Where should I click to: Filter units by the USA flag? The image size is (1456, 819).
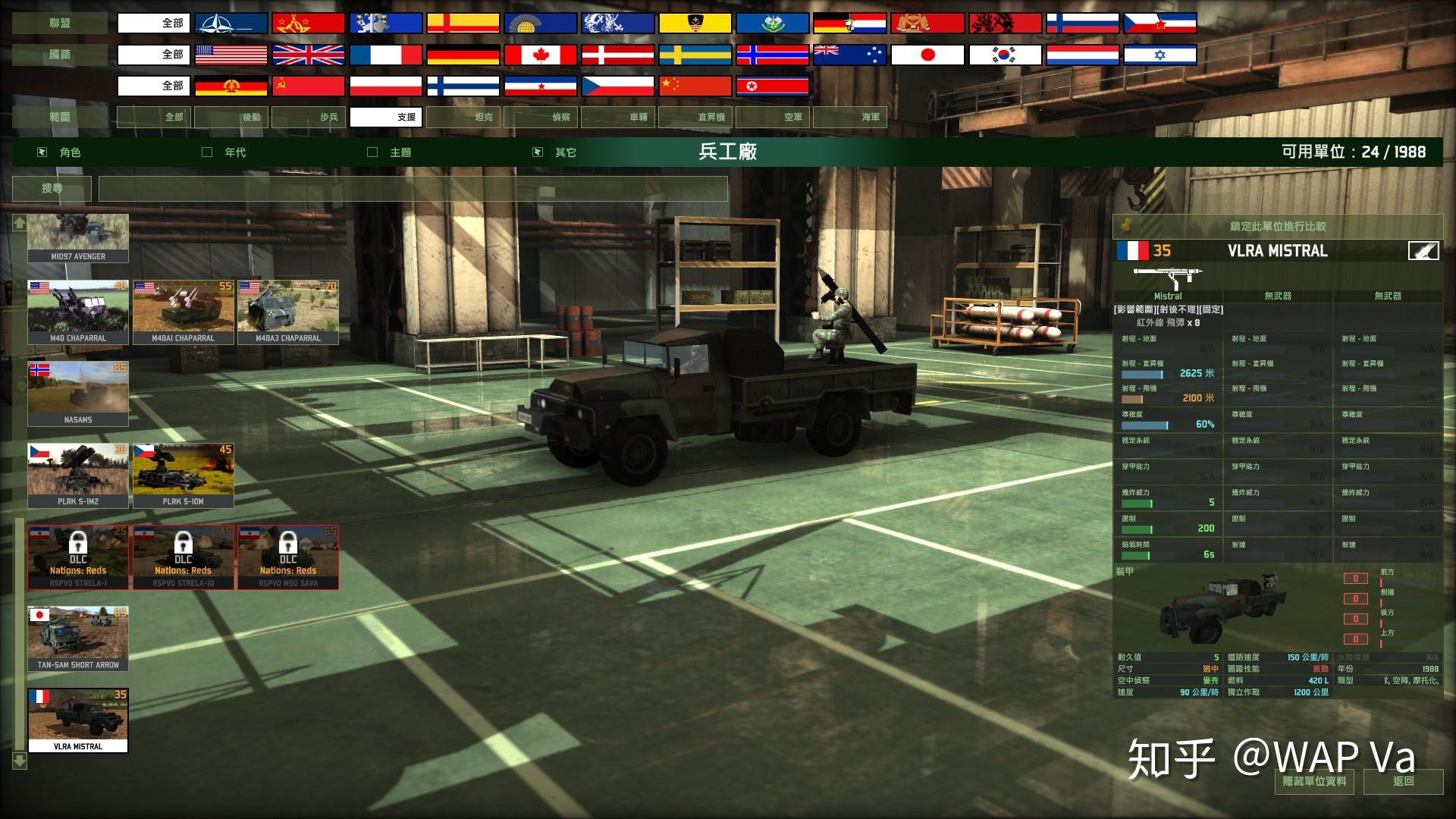coord(231,54)
